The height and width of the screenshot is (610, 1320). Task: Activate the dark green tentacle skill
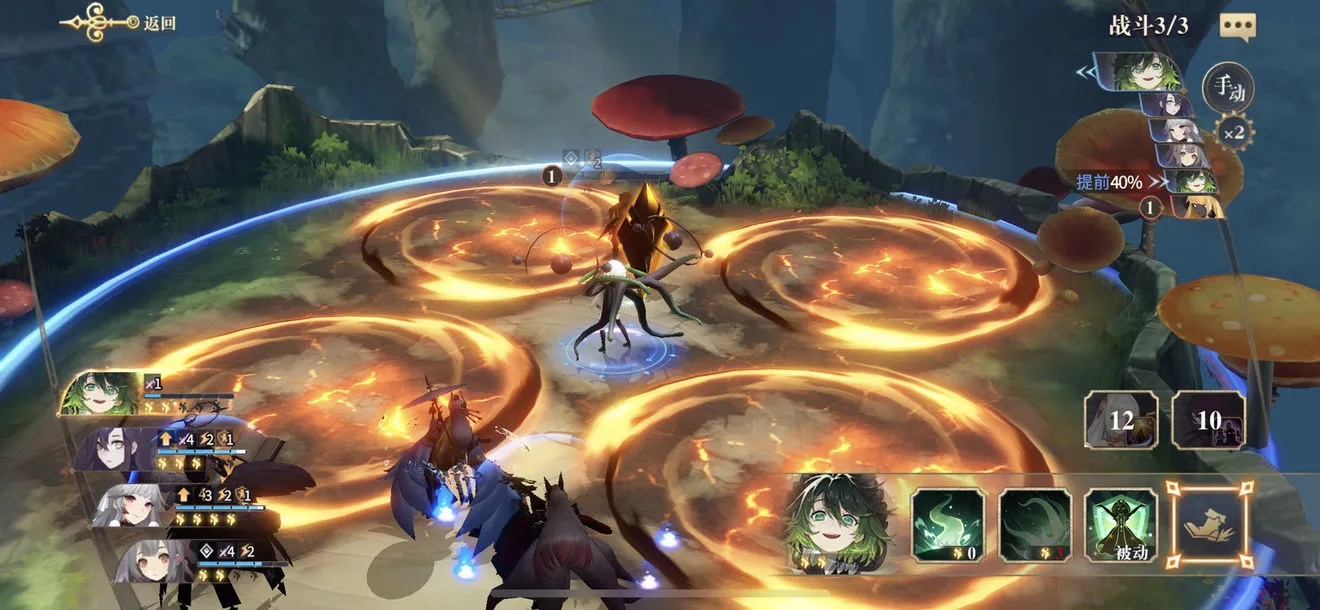(1034, 524)
